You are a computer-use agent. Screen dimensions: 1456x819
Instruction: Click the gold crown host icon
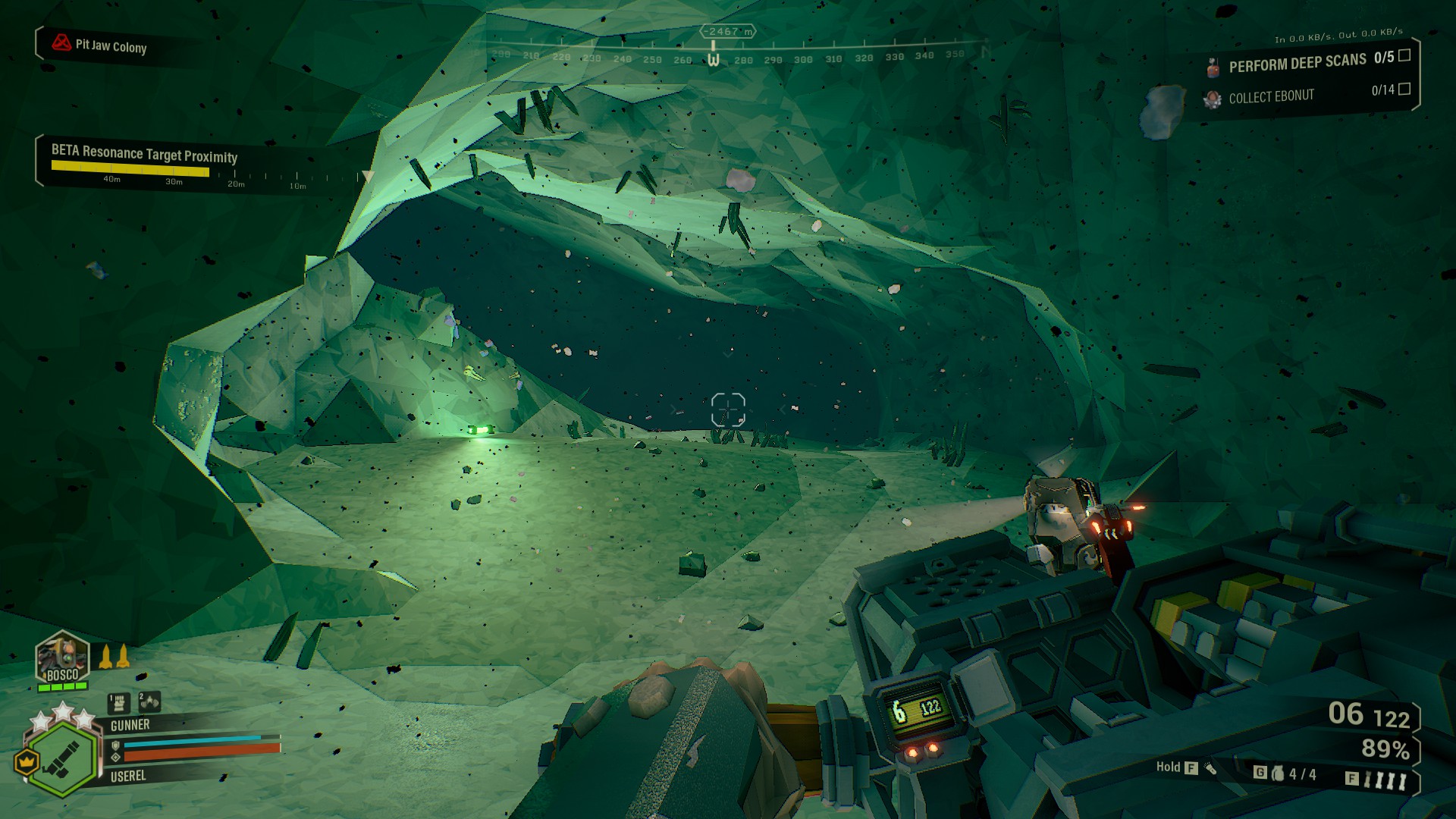pos(27,760)
